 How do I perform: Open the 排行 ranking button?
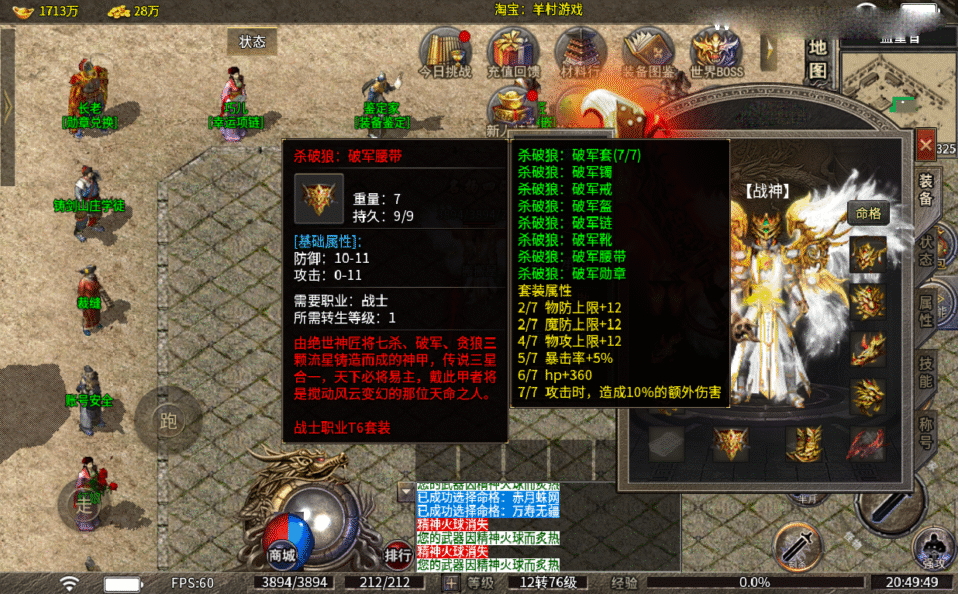click(398, 555)
